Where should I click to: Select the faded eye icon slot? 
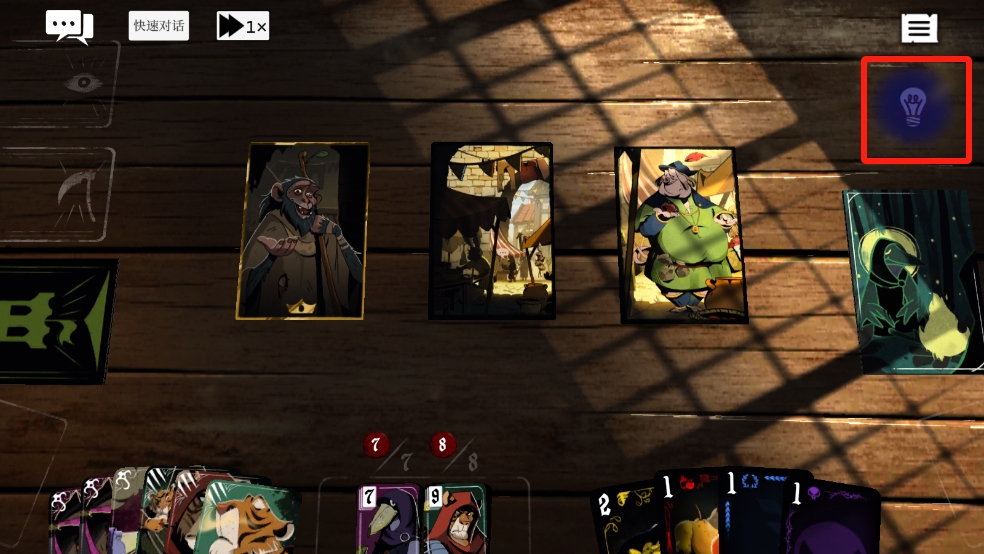[82, 82]
